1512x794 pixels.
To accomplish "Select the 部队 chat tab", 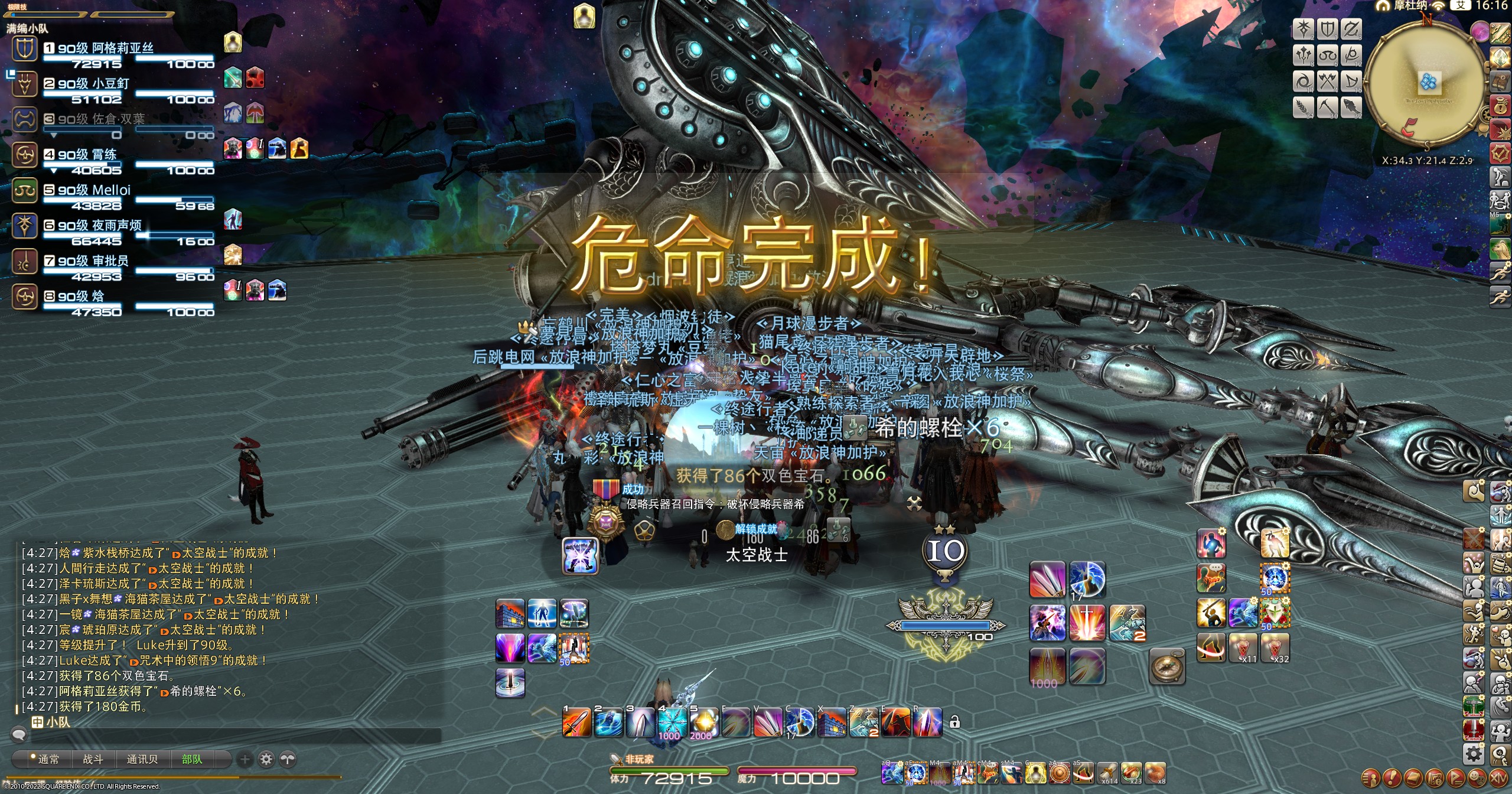I will [x=191, y=759].
